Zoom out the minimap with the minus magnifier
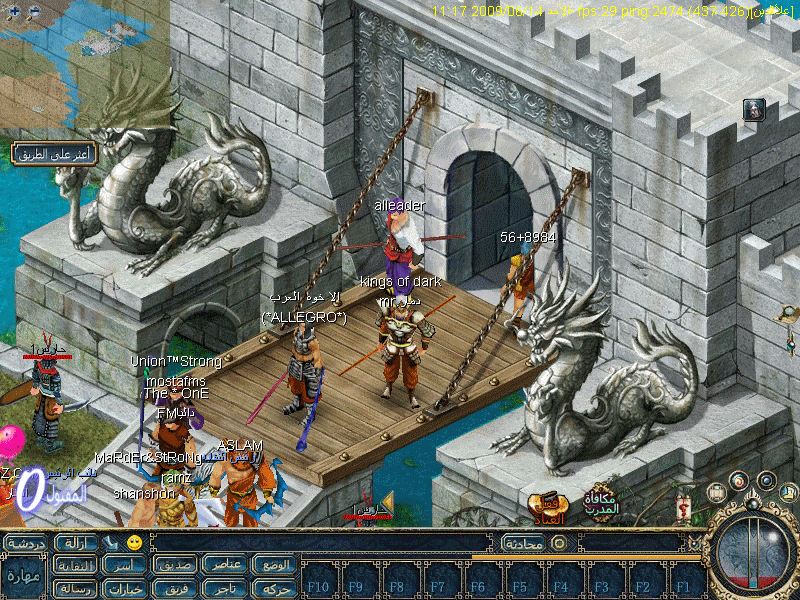 pyautogui.click(x=34, y=12)
